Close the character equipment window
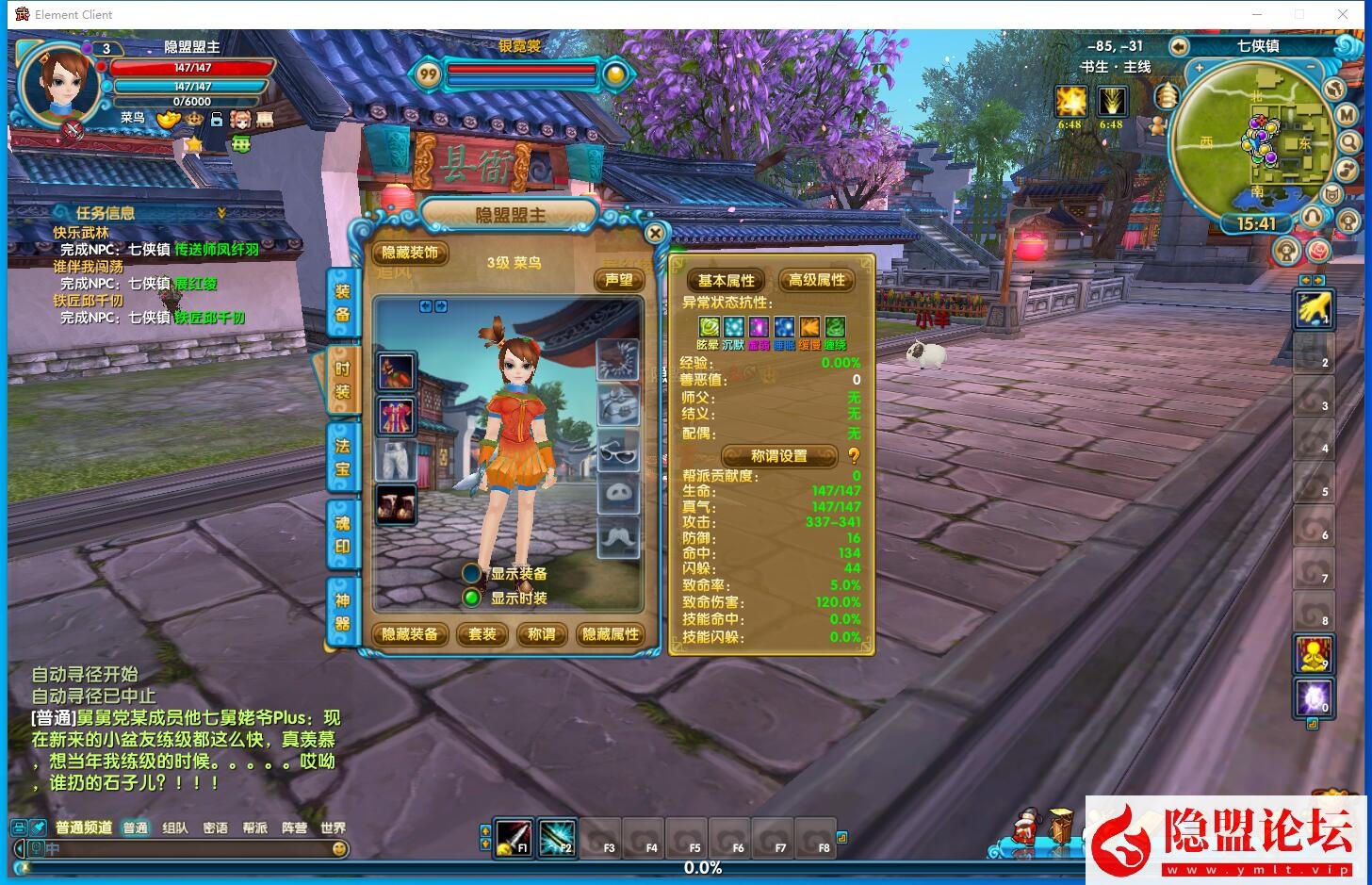This screenshot has width=1372, height=885. pos(655,233)
